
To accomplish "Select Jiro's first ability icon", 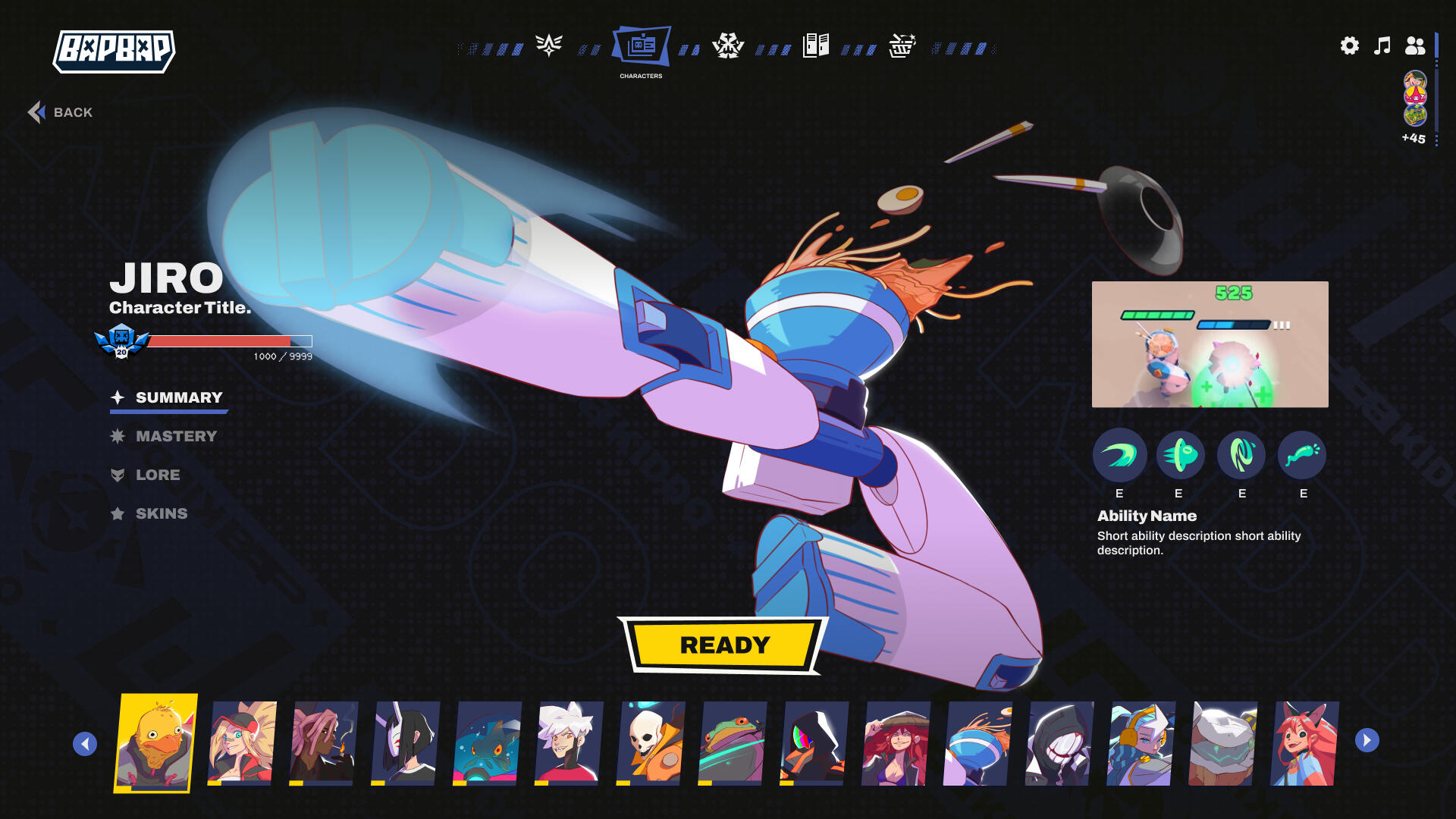I will (1119, 456).
